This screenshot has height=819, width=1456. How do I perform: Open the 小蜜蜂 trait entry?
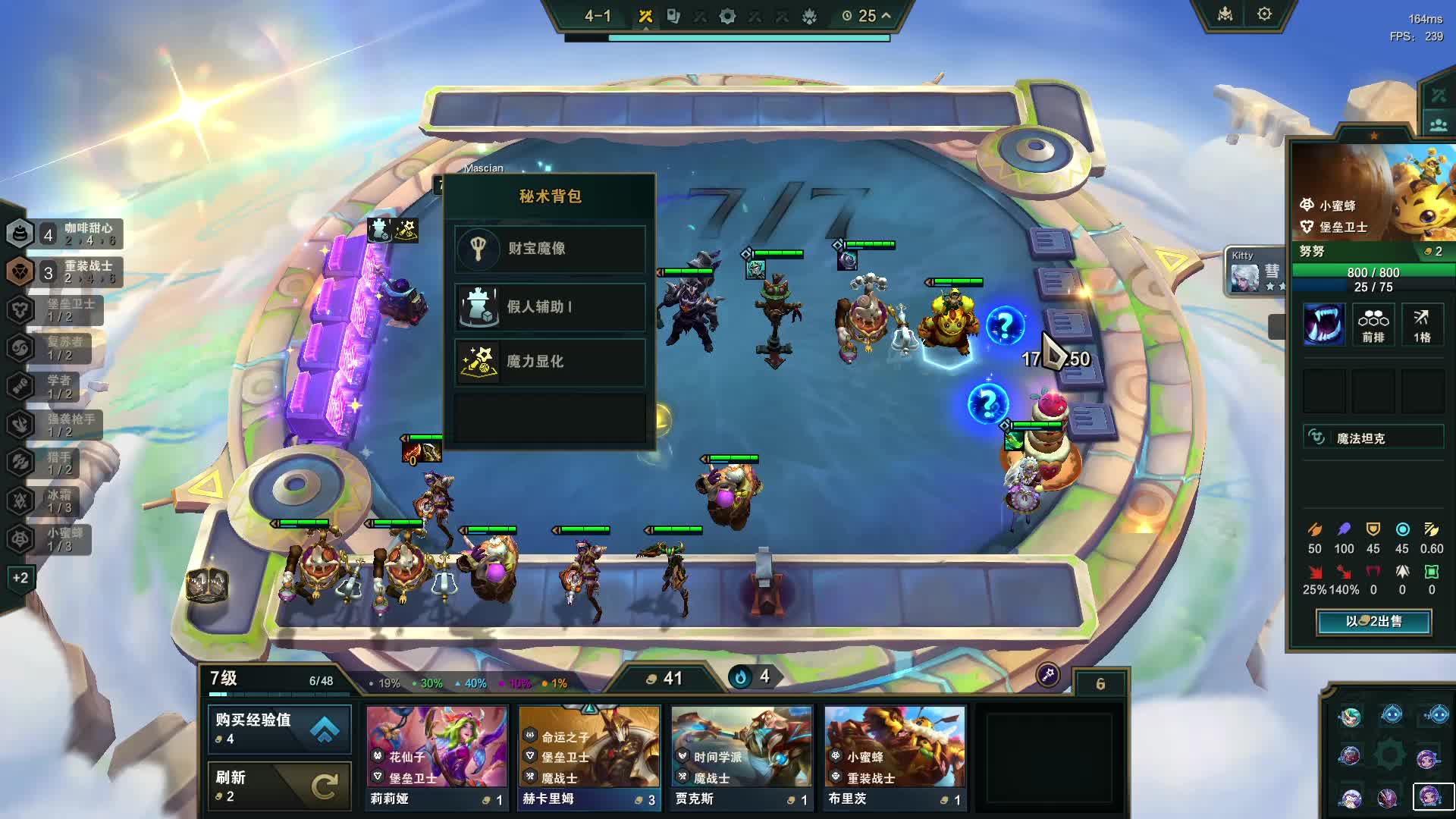click(x=53, y=539)
